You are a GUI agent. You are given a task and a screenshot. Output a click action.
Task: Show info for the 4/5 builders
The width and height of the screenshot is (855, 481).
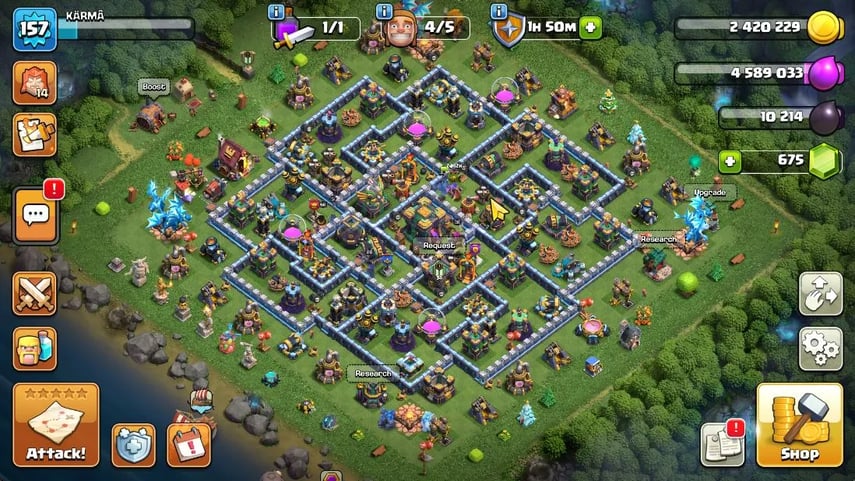(383, 11)
